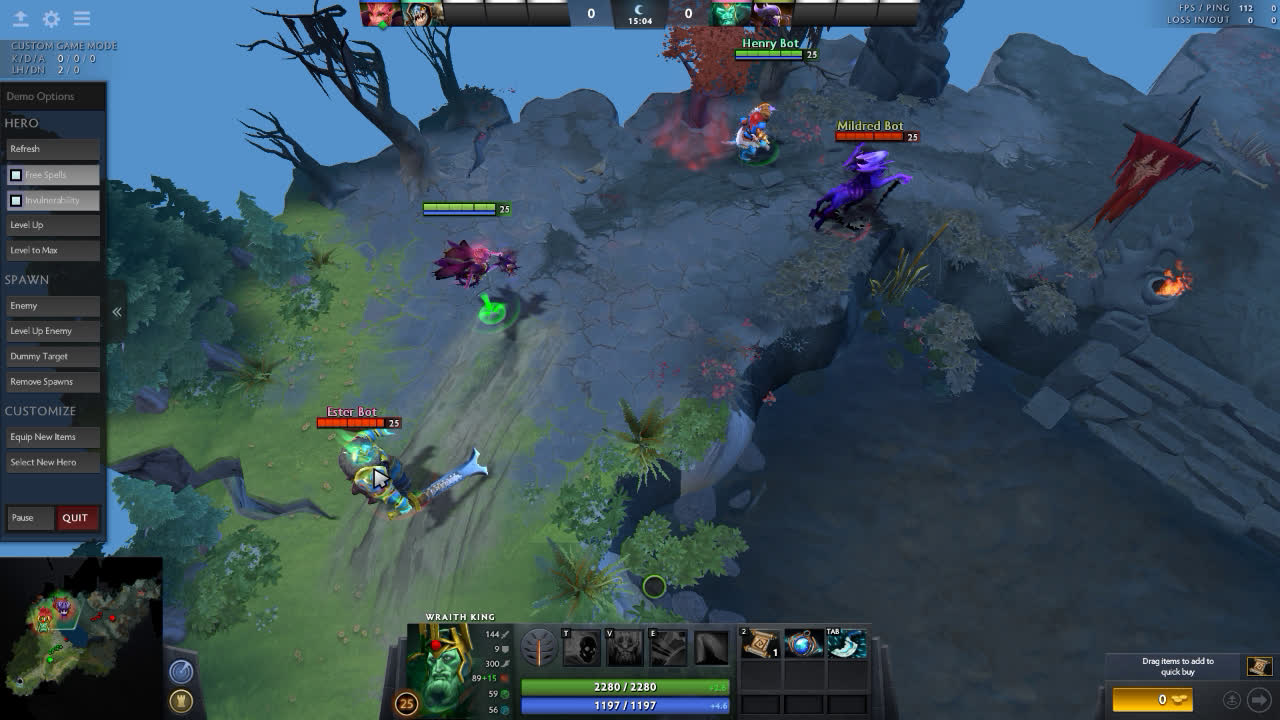Select Remove Spawns
Viewport: 1280px width, 720px height.
pyautogui.click(x=53, y=382)
